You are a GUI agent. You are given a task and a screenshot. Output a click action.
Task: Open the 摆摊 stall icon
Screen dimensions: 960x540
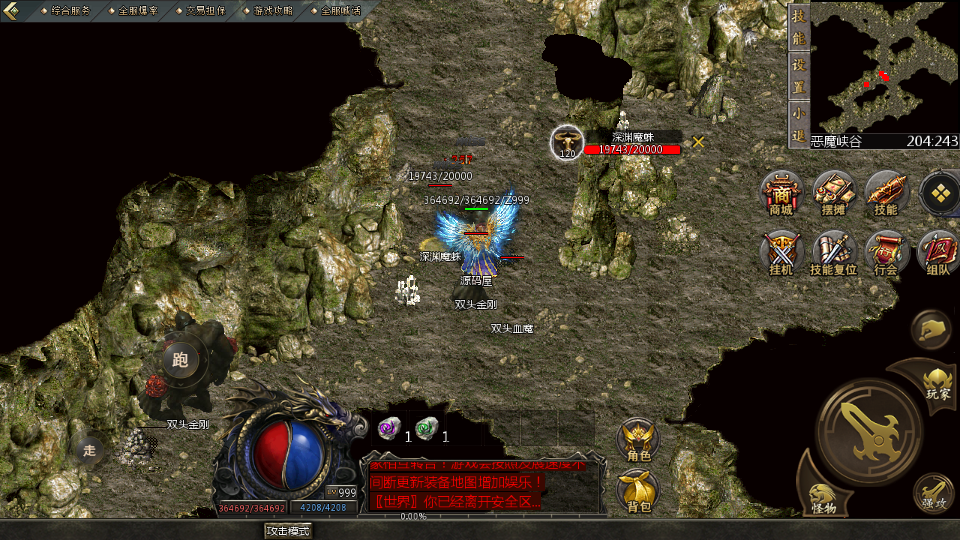833,192
